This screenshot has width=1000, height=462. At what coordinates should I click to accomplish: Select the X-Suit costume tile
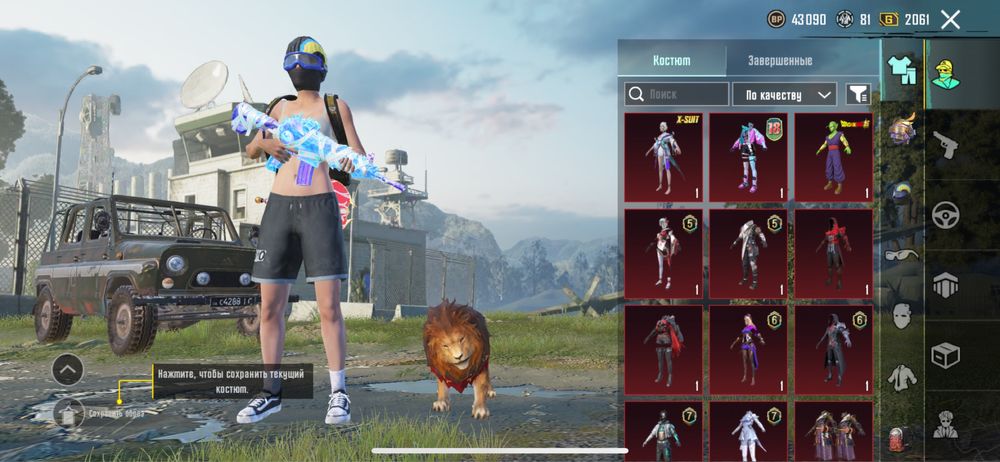point(663,157)
